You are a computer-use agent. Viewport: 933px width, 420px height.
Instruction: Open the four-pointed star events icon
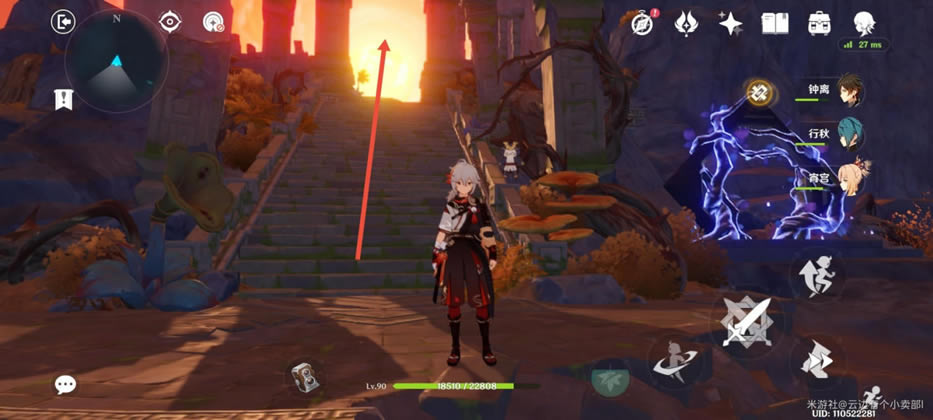pyautogui.click(x=731, y=22)
